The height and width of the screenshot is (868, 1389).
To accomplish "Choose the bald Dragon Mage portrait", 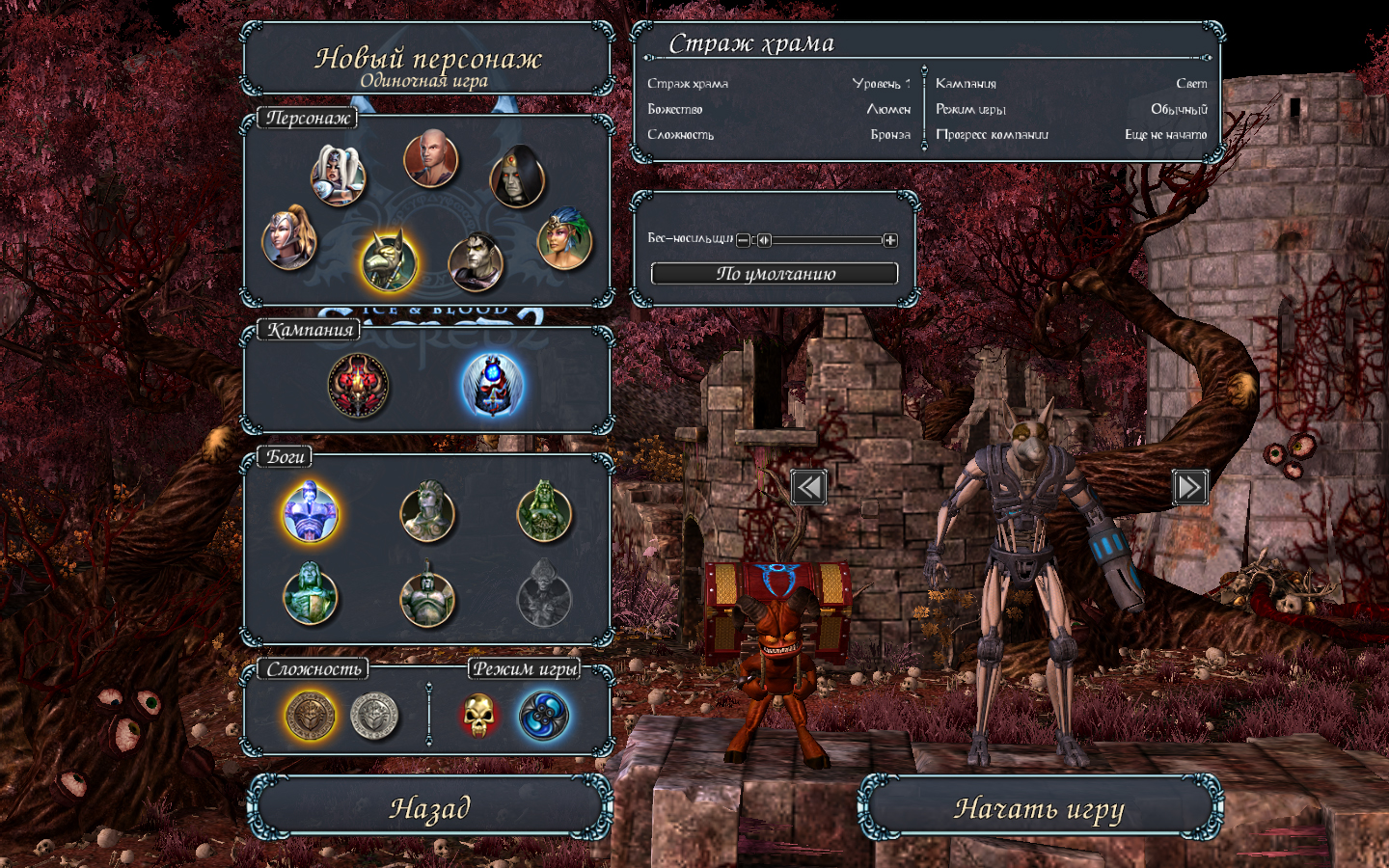I will pos(430,159).
